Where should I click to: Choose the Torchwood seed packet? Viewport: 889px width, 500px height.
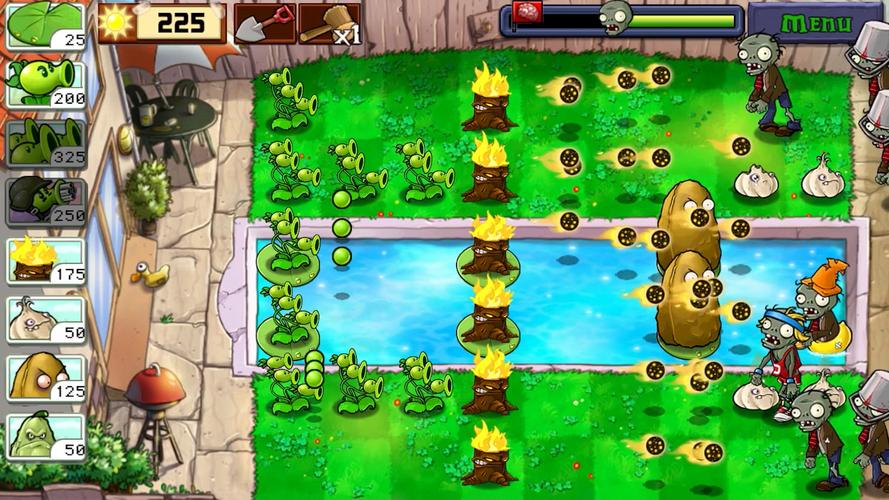(x=46, y=260)
